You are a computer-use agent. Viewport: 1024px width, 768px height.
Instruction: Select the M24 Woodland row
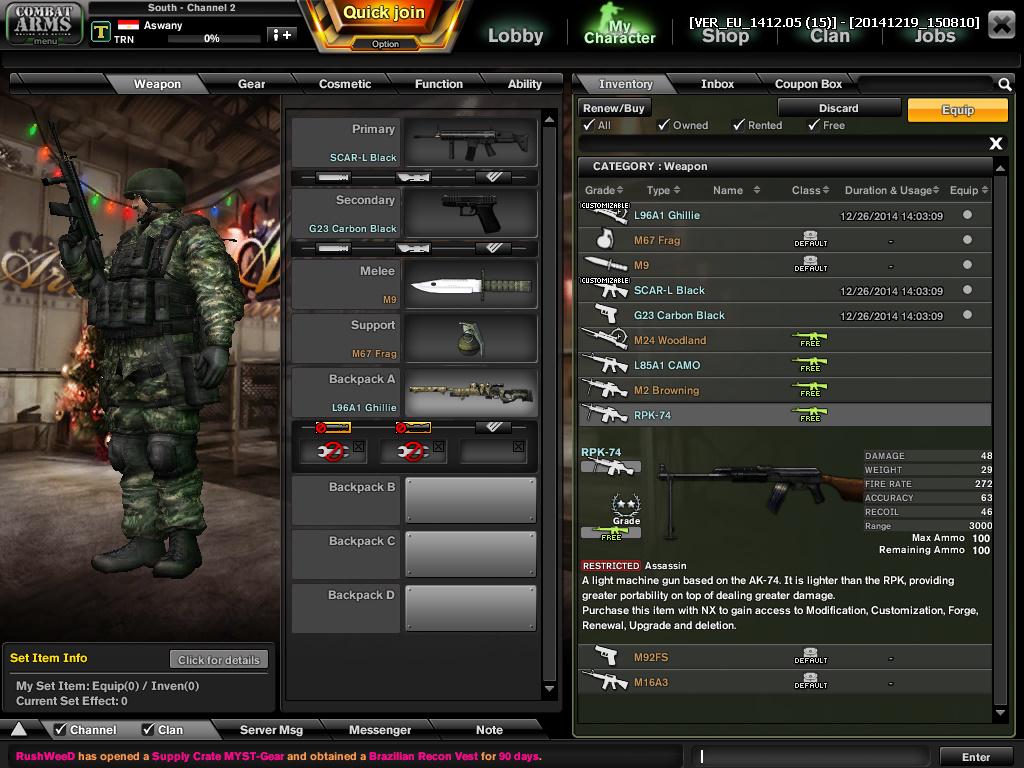(x=669, y=340)
